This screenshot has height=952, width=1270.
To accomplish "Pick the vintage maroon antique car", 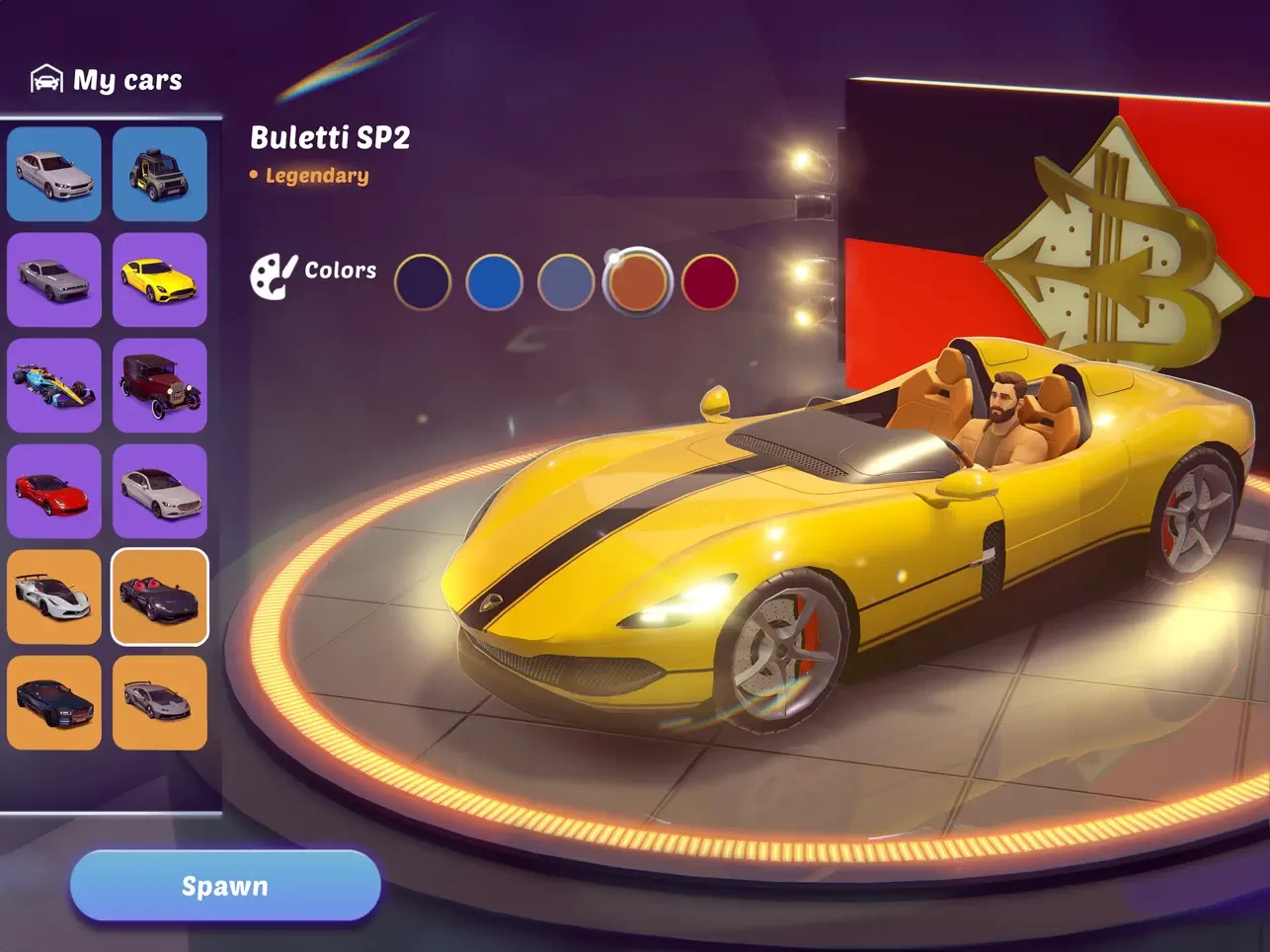I will point(160,385).
